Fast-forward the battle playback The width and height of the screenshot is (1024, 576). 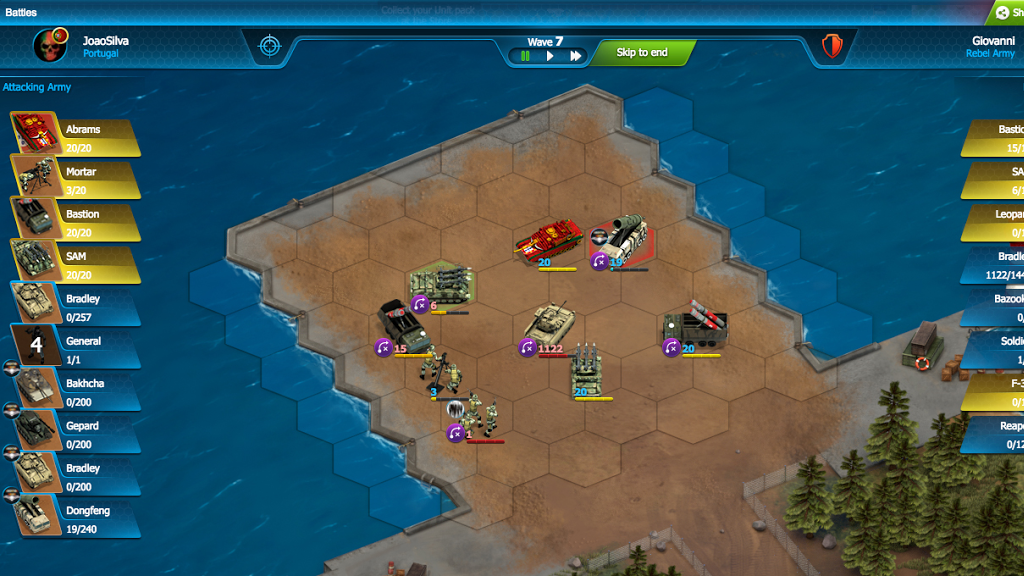tap(576, 56)
